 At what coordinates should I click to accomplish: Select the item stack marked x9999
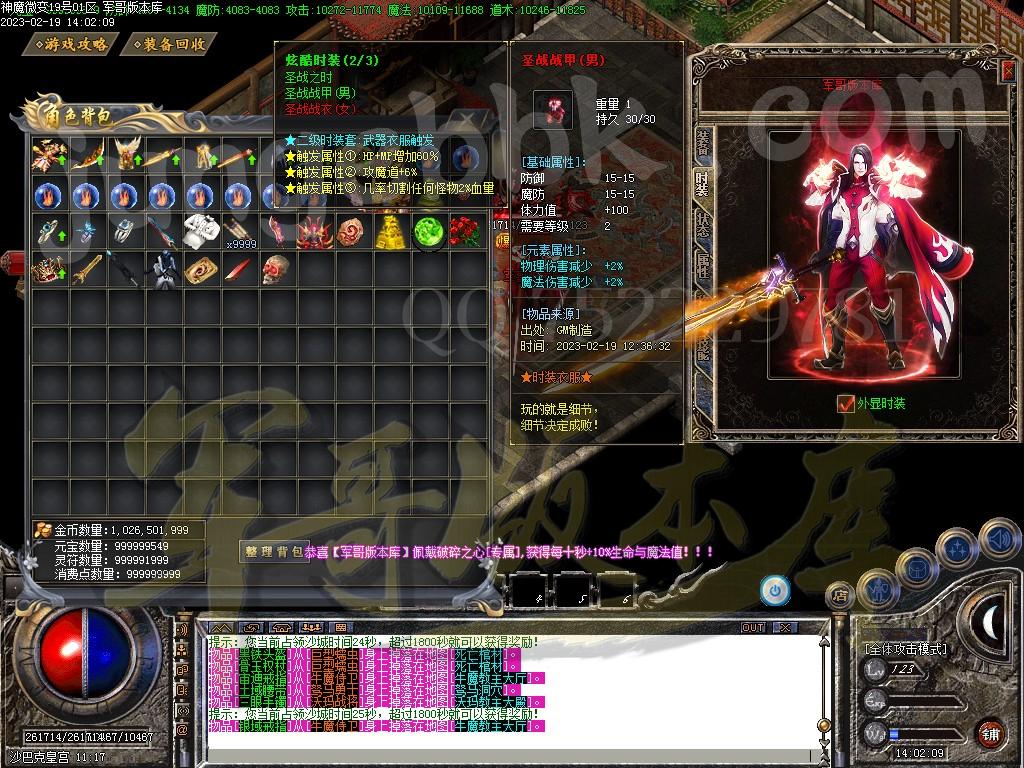click(238, 232)
